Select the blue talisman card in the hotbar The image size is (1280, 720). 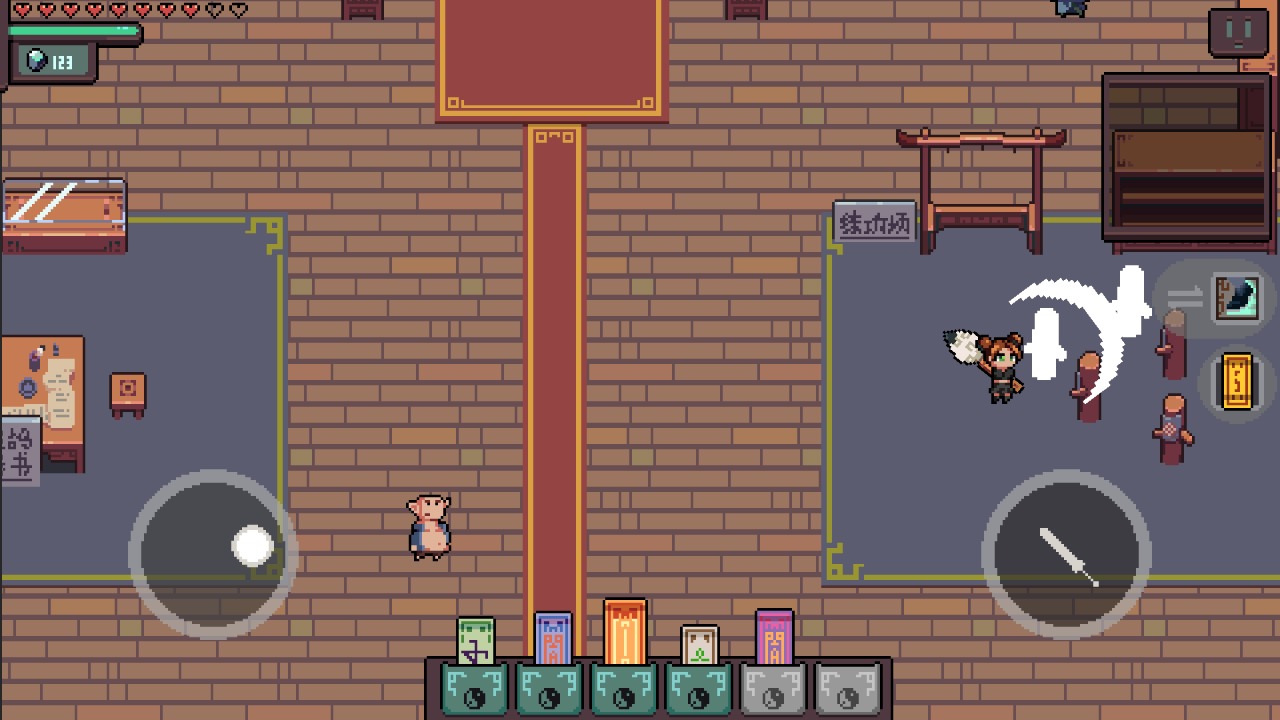pyautogui.click(x=553, y=639)
